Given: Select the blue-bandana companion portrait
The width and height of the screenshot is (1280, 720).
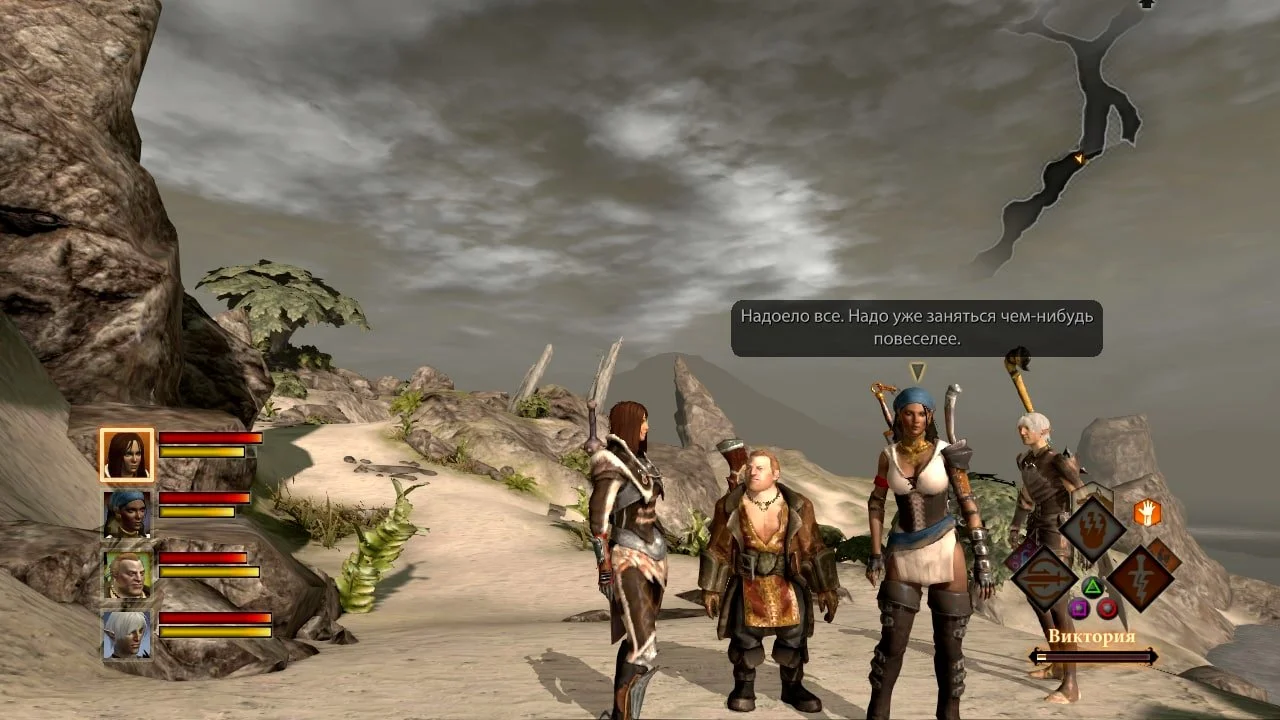Looking at the screenshot, I should [126, 514].
